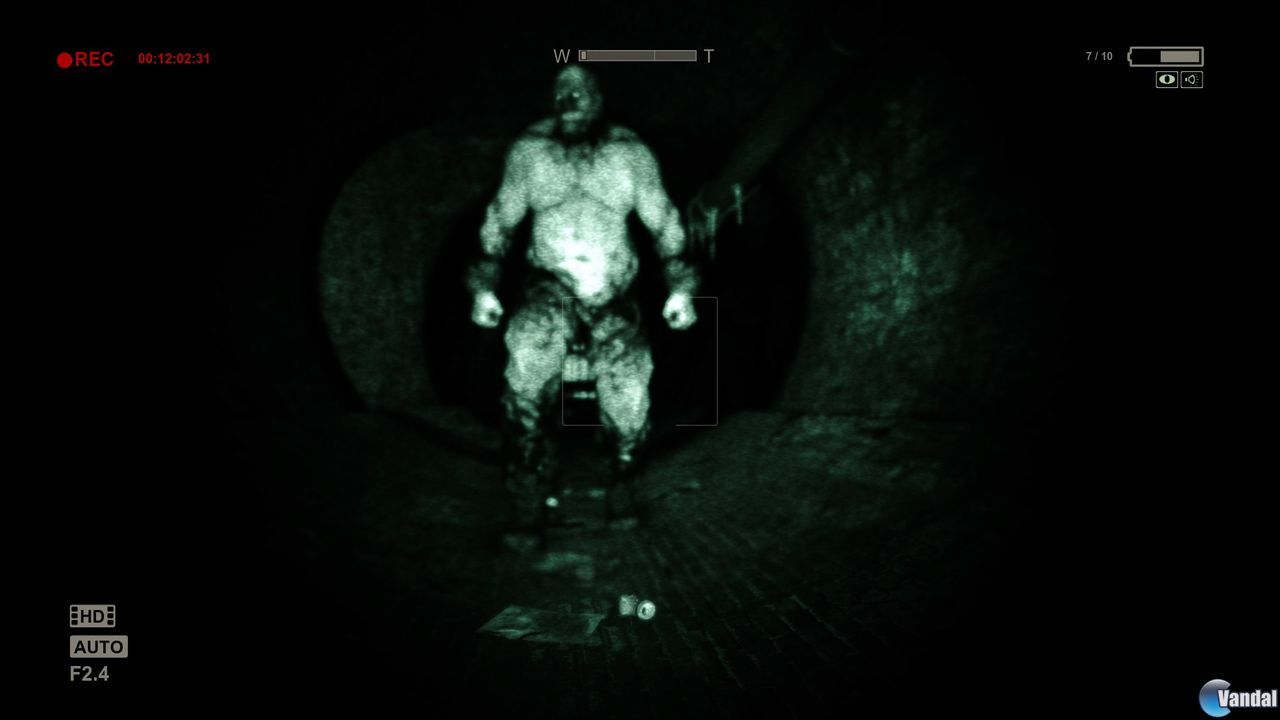Click the T telephoto zoom marker
This screenshot has height=720, width=1280.
(709, 56)
